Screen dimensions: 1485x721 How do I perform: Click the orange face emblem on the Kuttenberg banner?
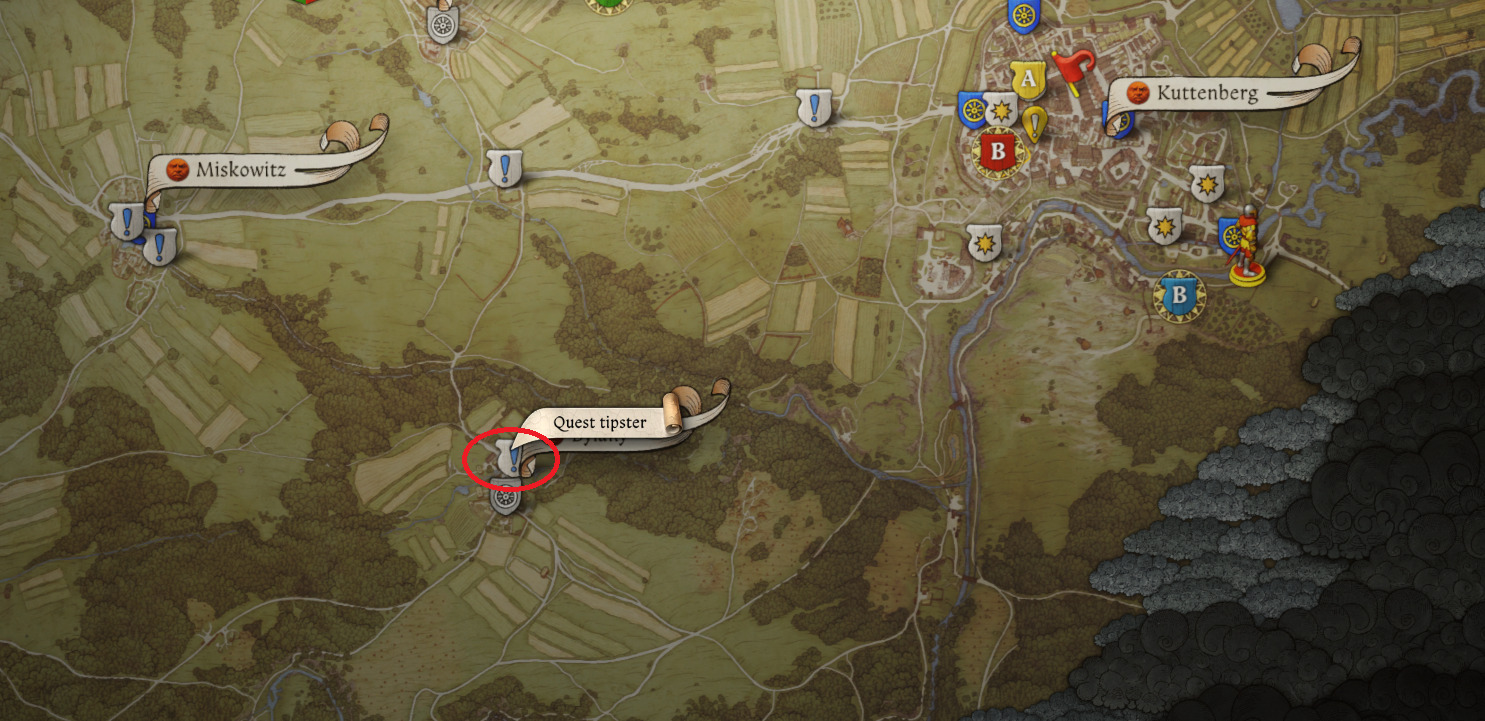pyautogui.click(x=1140, y=95)
